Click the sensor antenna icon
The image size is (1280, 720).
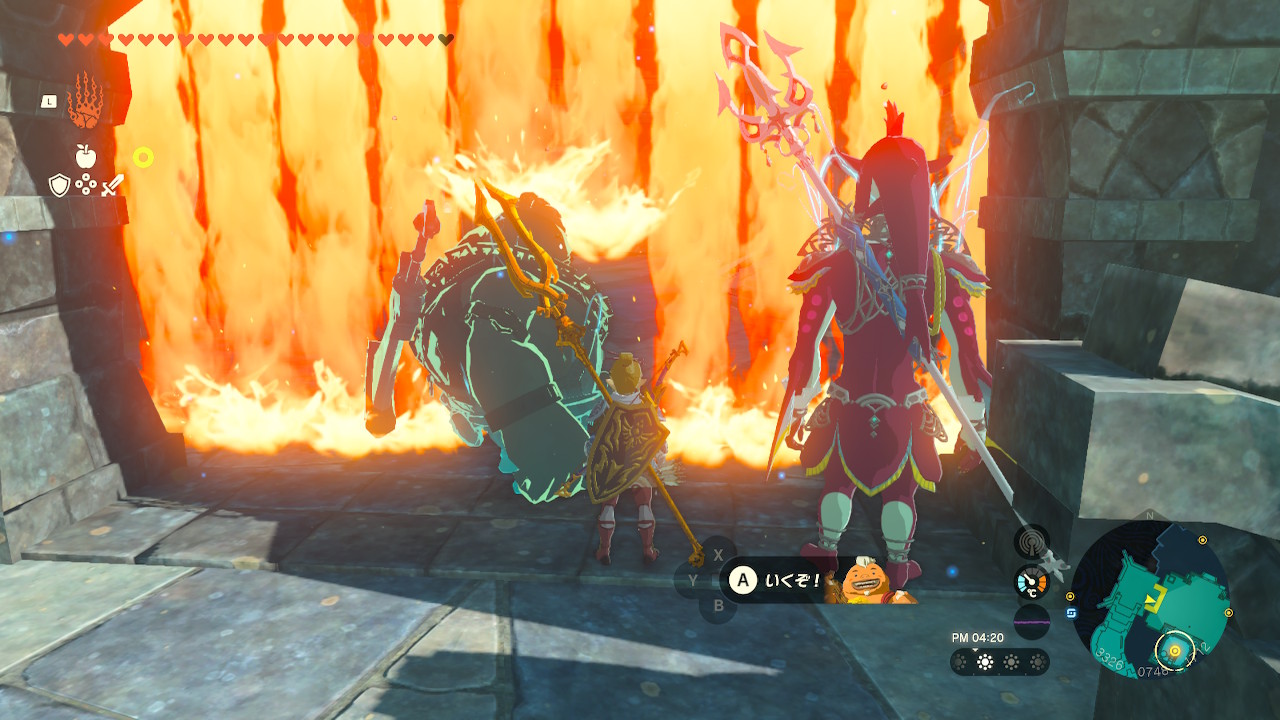(x=1031, y=542)
